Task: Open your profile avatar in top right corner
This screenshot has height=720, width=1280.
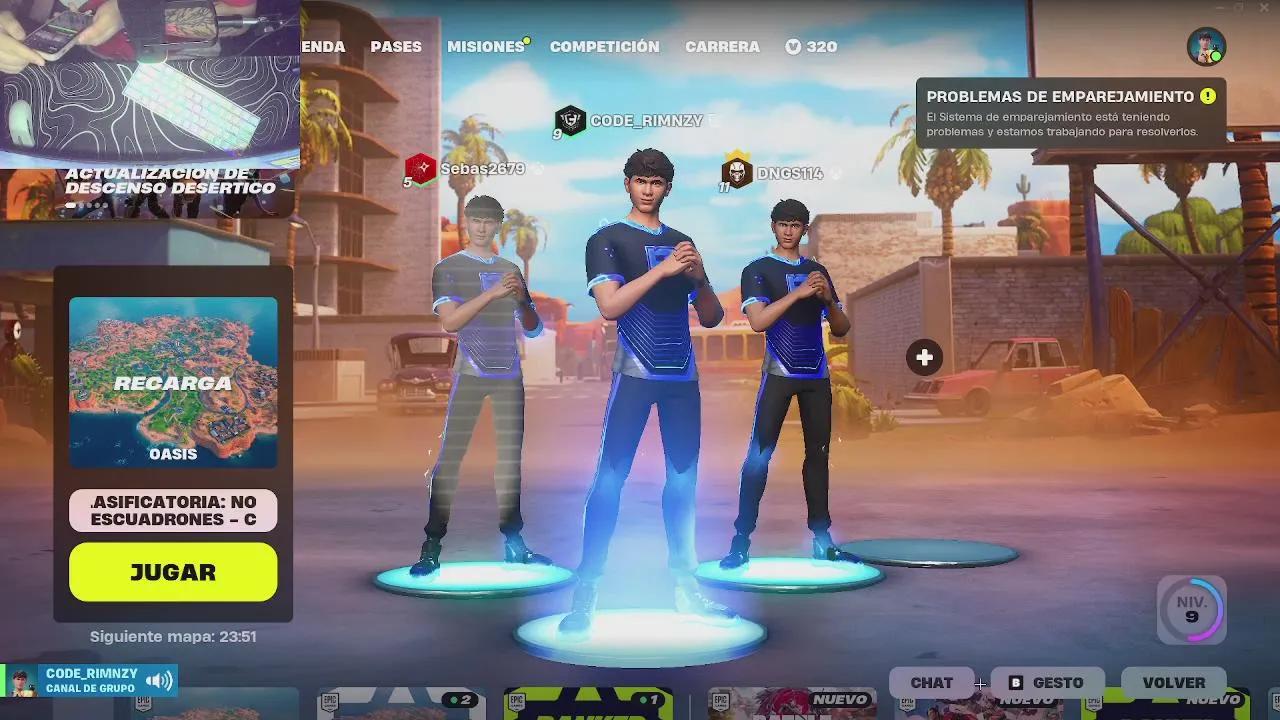Action: tap(1205, 44)
